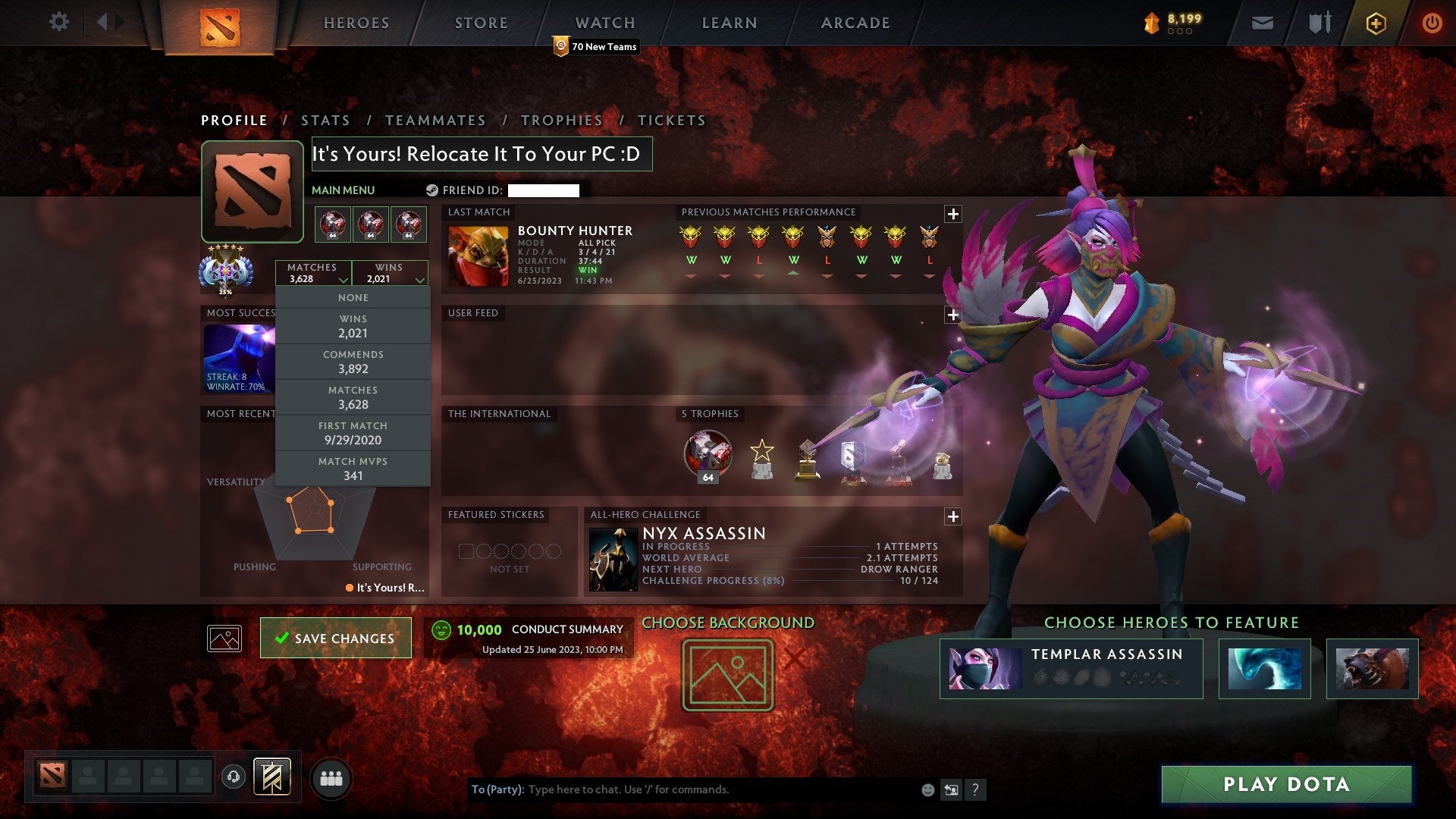Click the SAVE CHANGES button
1456x819 pixels.
coord(335,638)
